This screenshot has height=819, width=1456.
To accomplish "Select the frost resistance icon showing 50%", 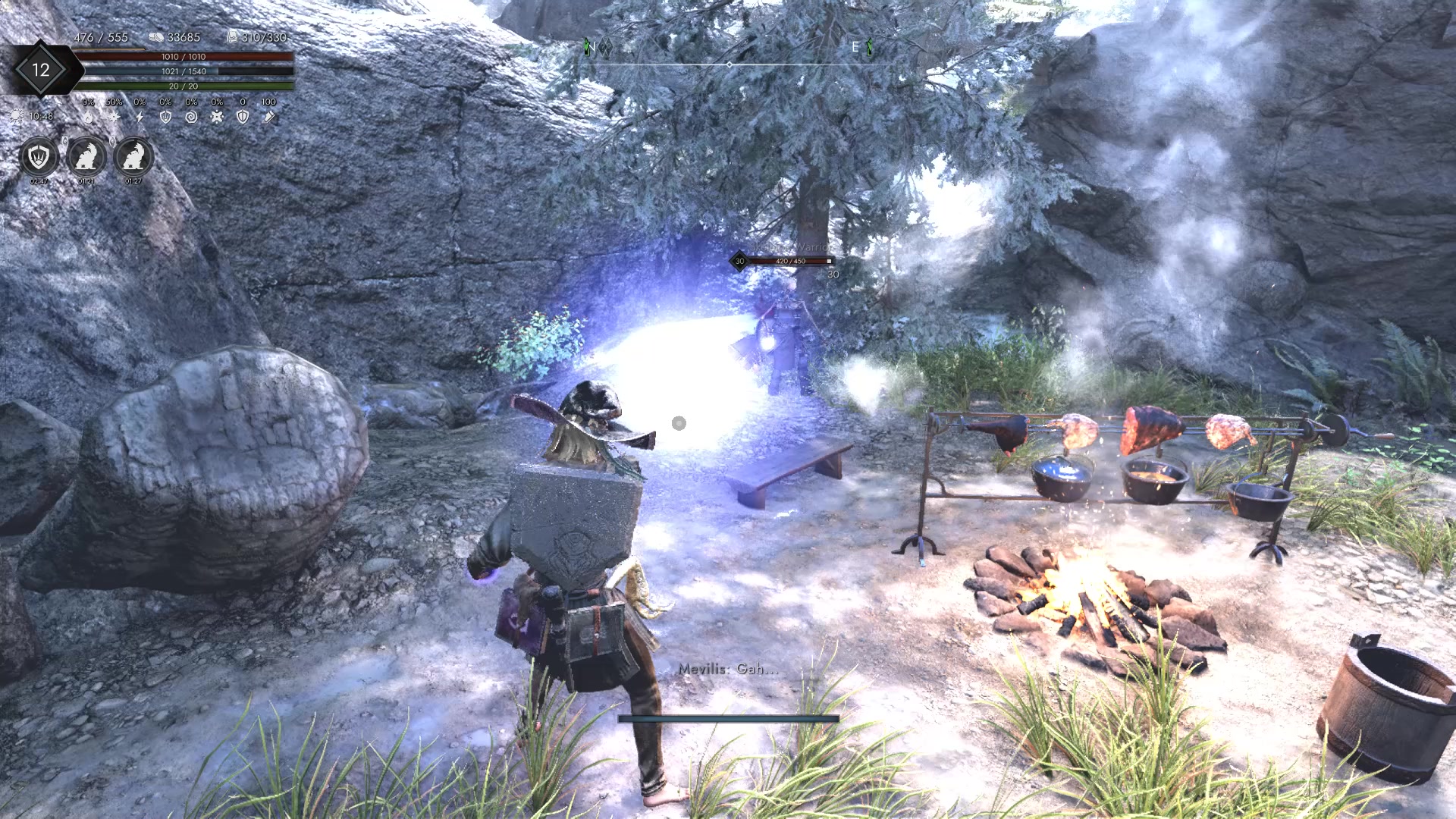I will pos(114,116).
